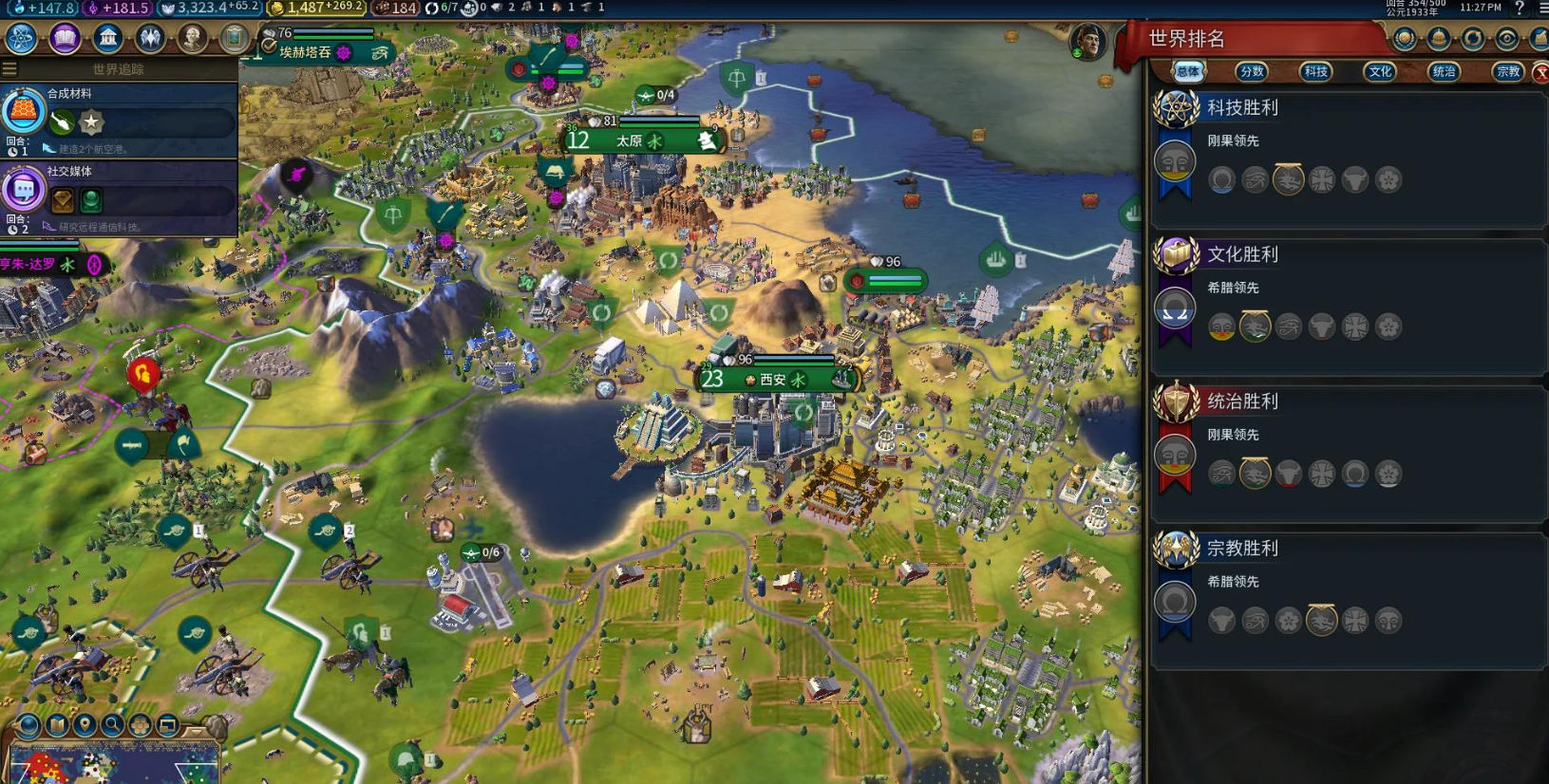This screenshot has height=784, width=1549.
Task: Open the technology tree atom icon
Action: click(x=21, y=38)
